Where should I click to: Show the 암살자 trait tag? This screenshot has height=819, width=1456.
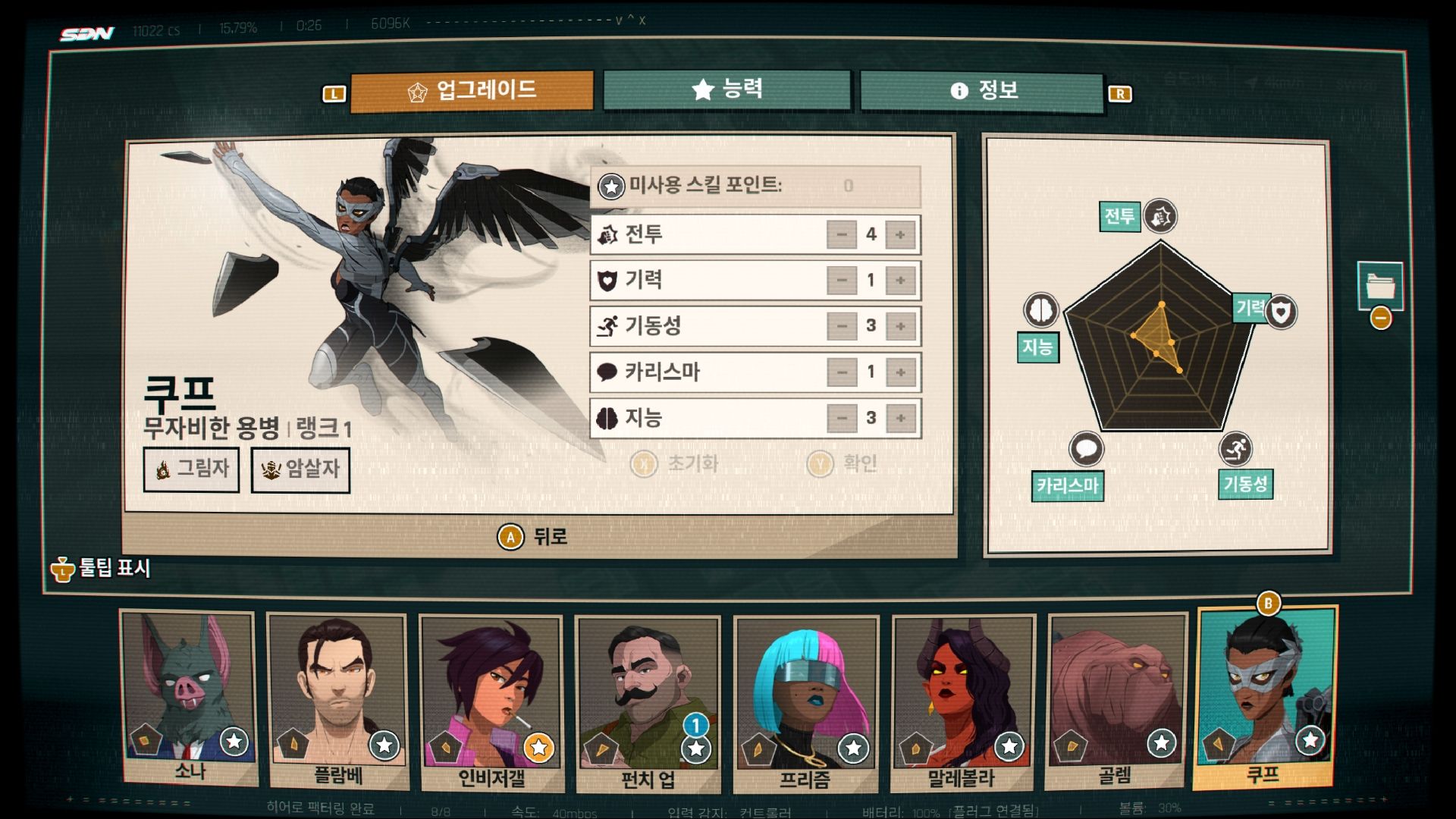(x=300, y=470)
